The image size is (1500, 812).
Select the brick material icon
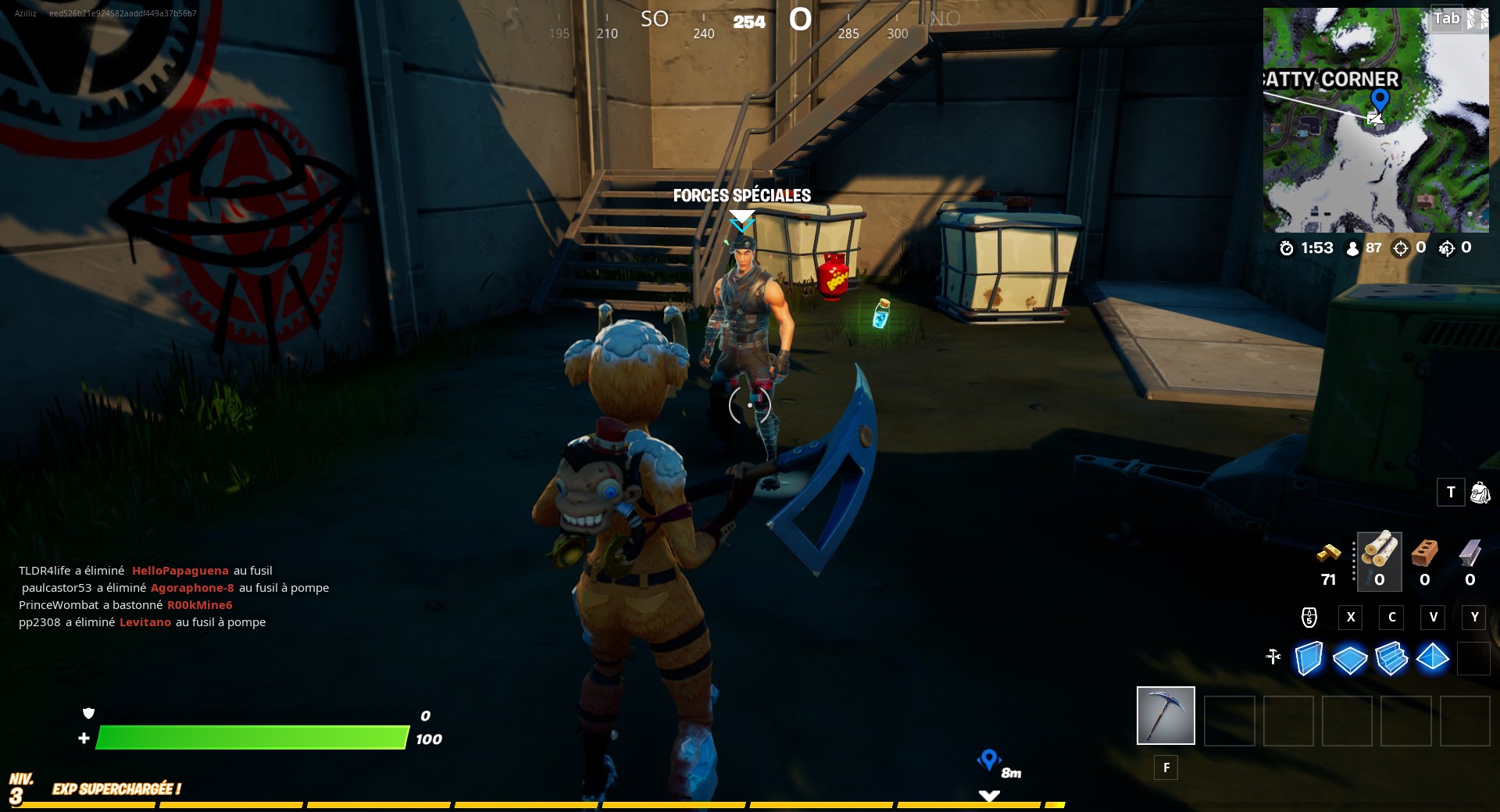point(1423,552)
